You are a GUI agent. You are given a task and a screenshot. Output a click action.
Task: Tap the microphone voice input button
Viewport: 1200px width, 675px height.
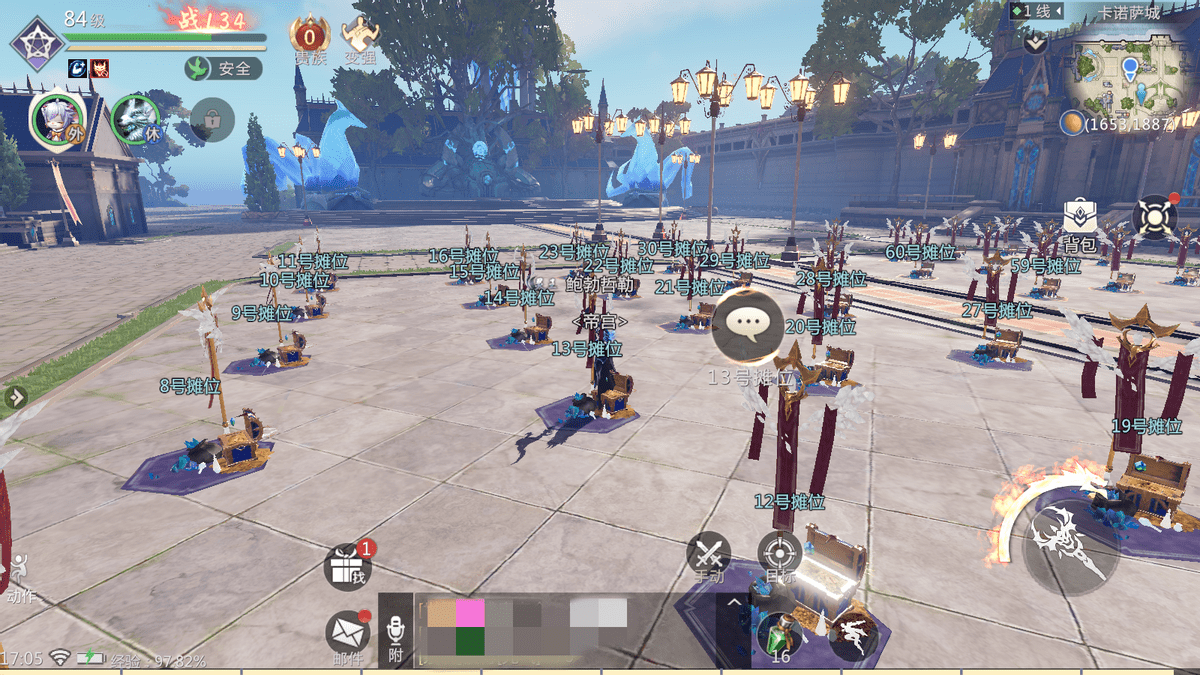coord(395,633)
